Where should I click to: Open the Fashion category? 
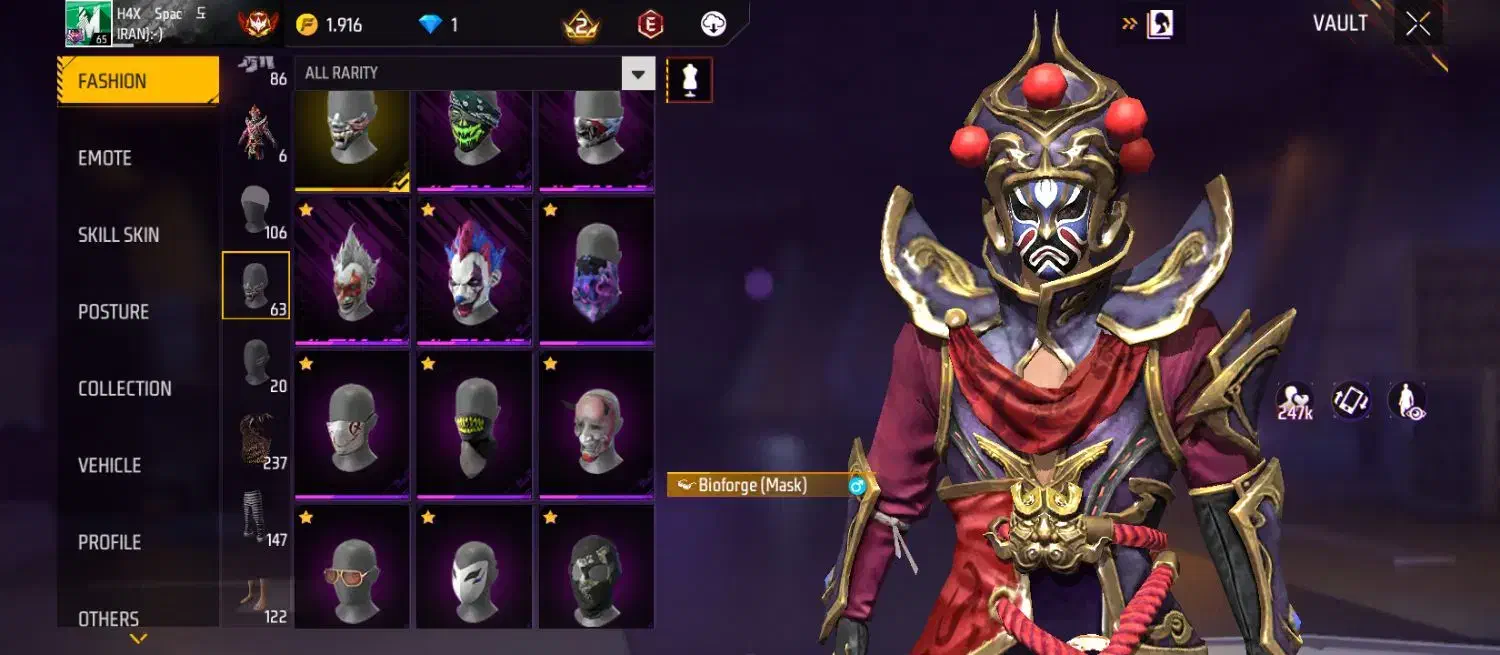(x=138, y=81)
